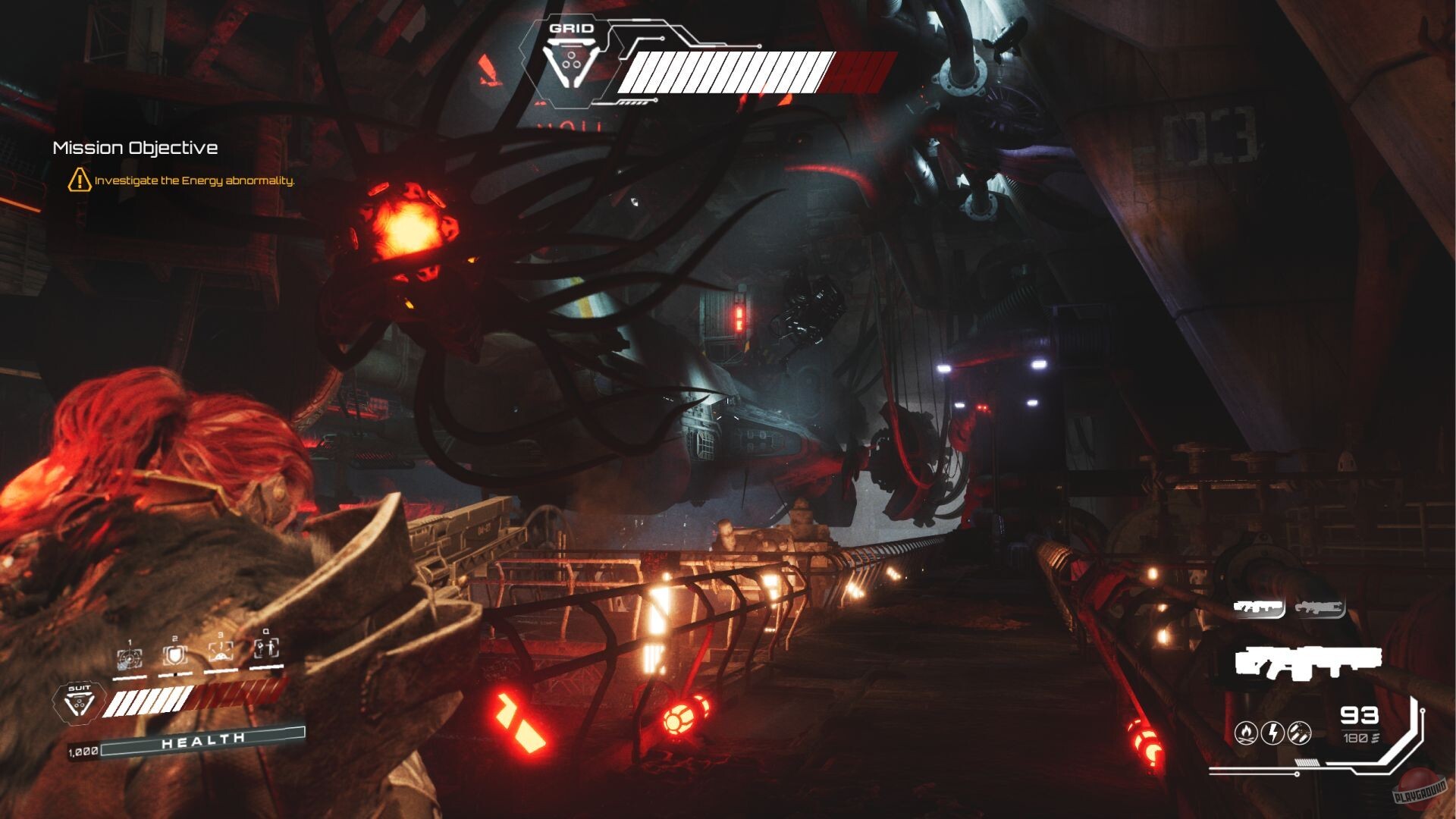Choose the bullets ammo type icon
The width and height of the screenshot is (1456, 819).
(x=1300, y=733)
